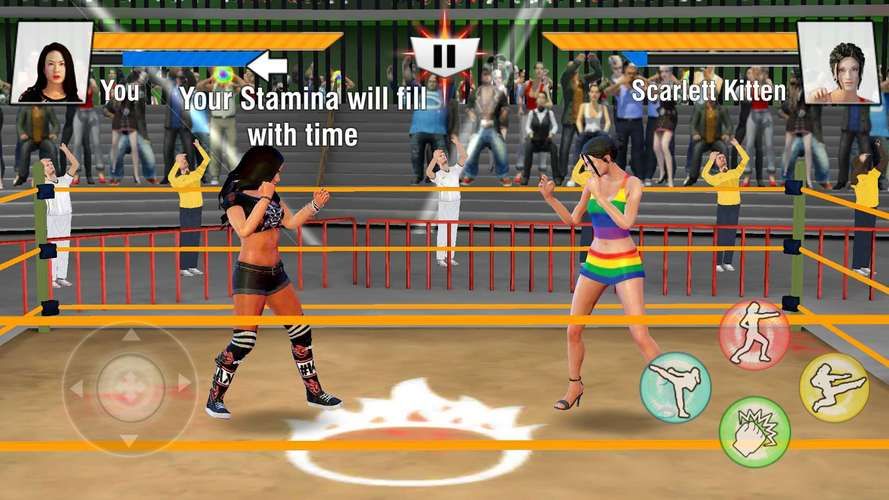Tap the virtual joystick center
This screenshot has height=500, width=889.
coord(129,384)
